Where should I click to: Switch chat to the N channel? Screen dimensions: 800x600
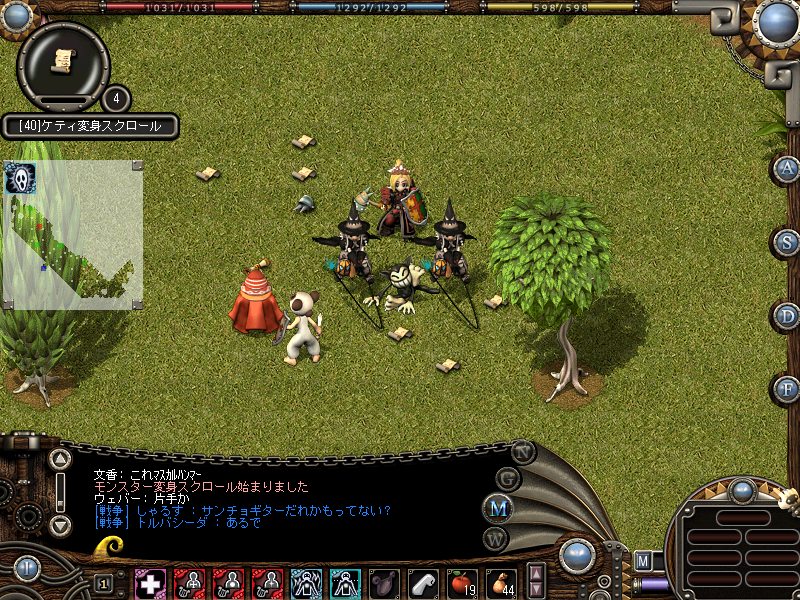[x=522, y=451]
